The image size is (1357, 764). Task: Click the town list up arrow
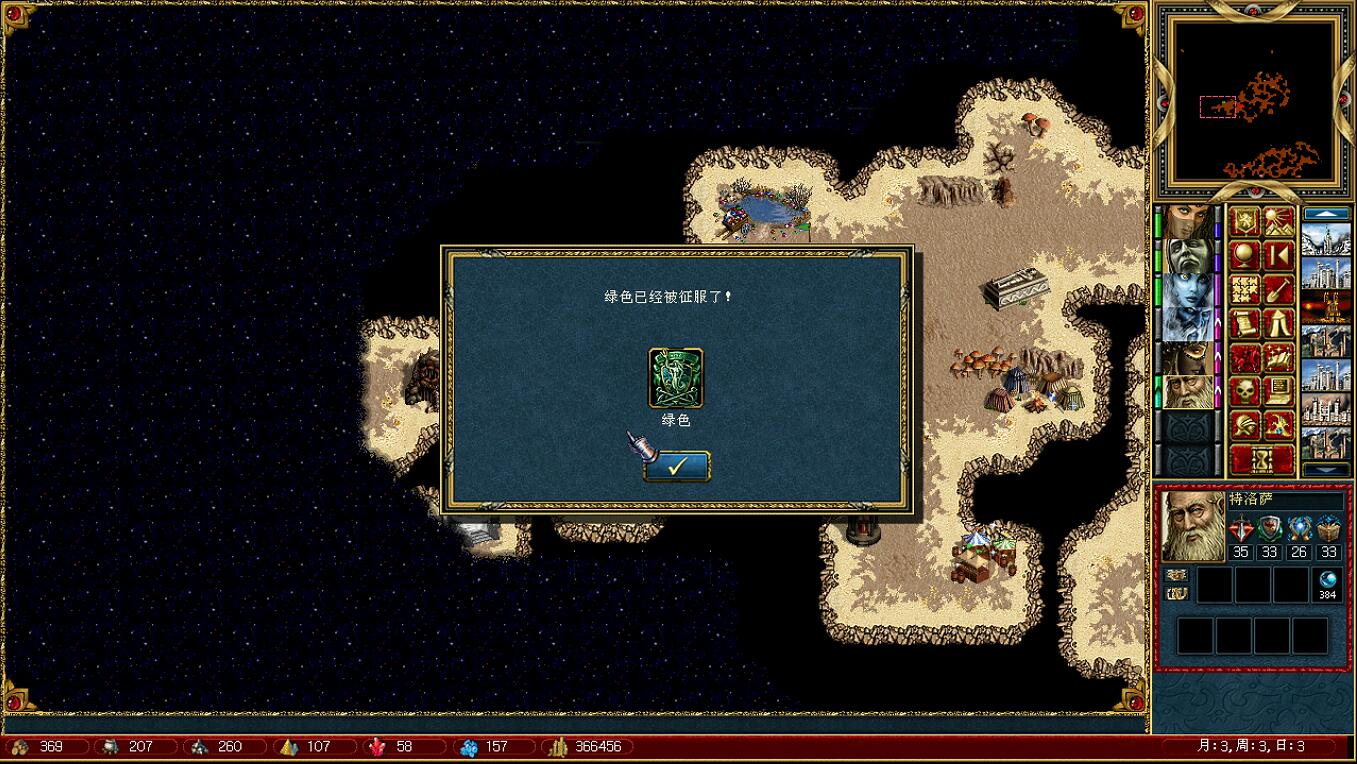pos(1326,214)
